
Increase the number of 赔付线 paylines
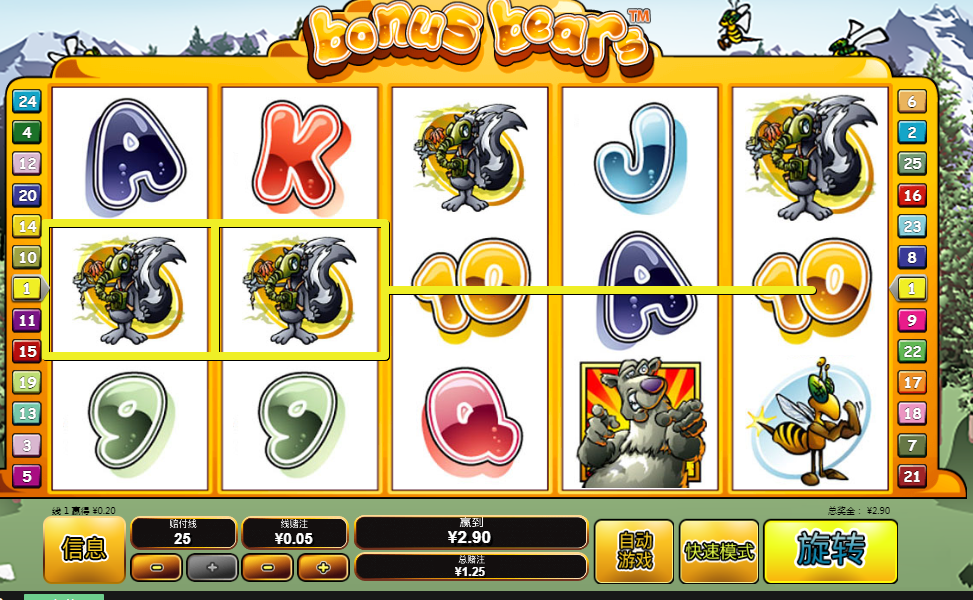[x=212, y=567]
